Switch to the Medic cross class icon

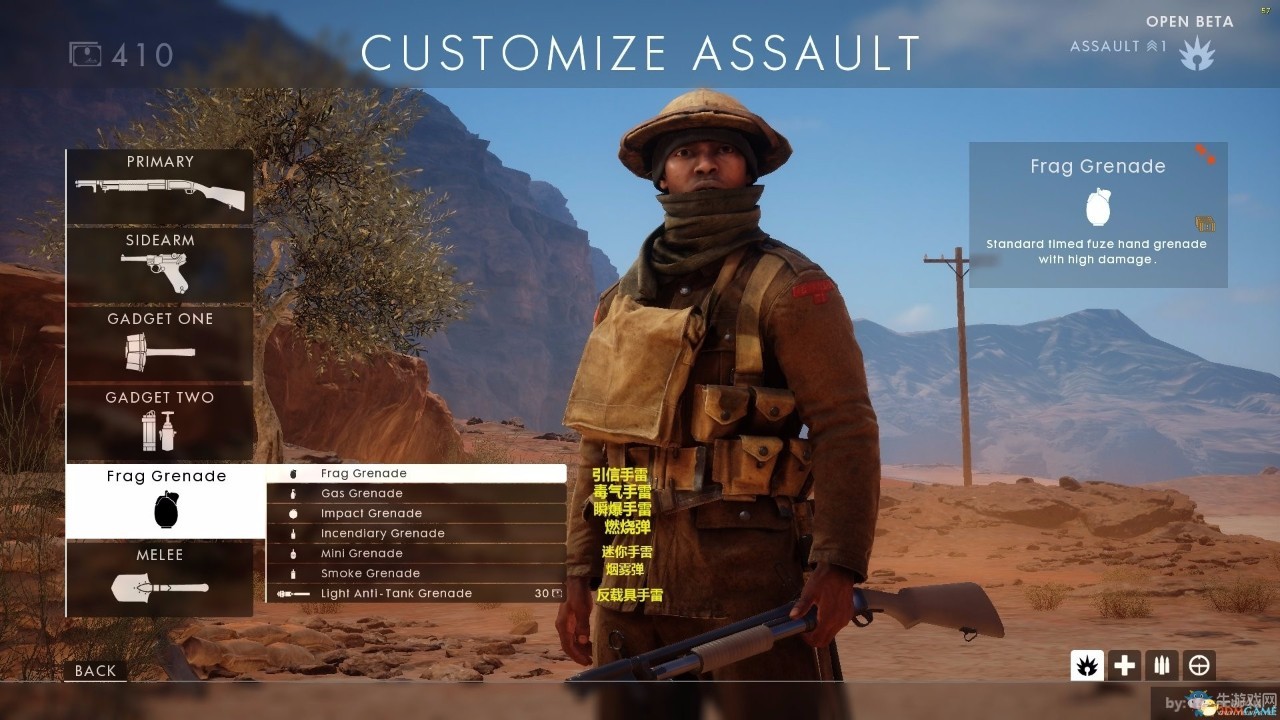coord(1125,665)
